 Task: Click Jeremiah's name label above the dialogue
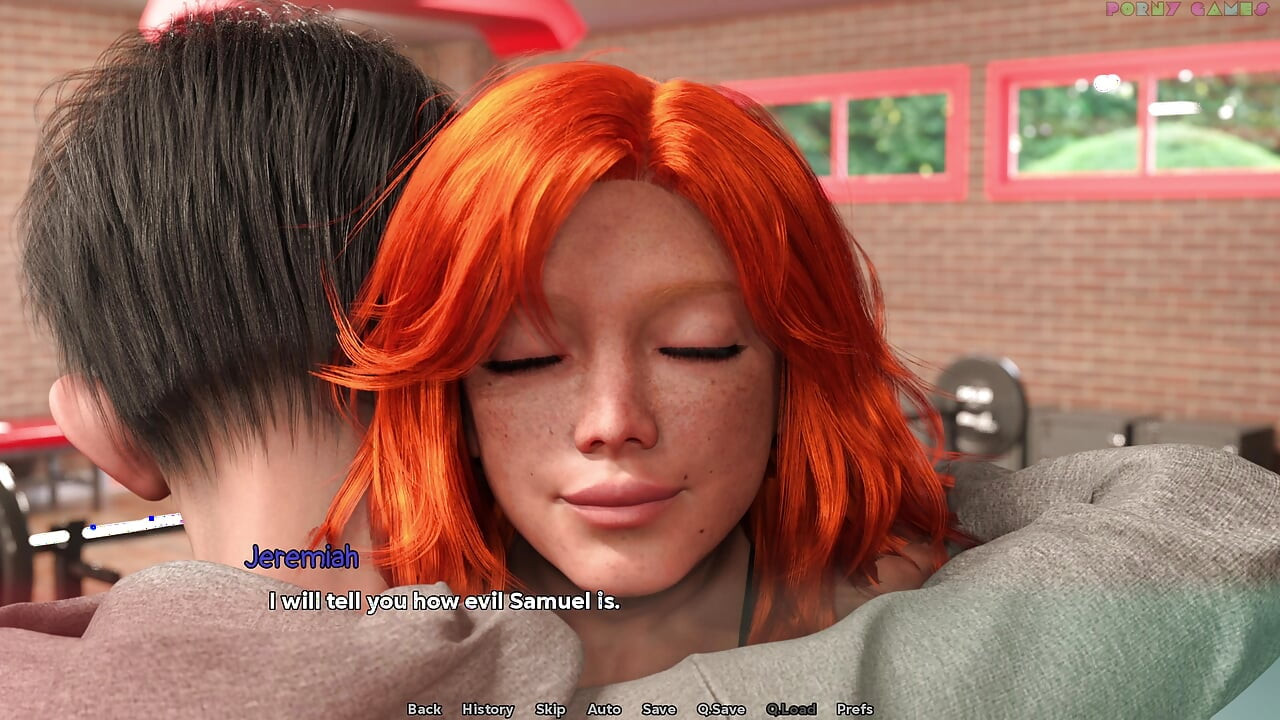[x=301, y=559]
